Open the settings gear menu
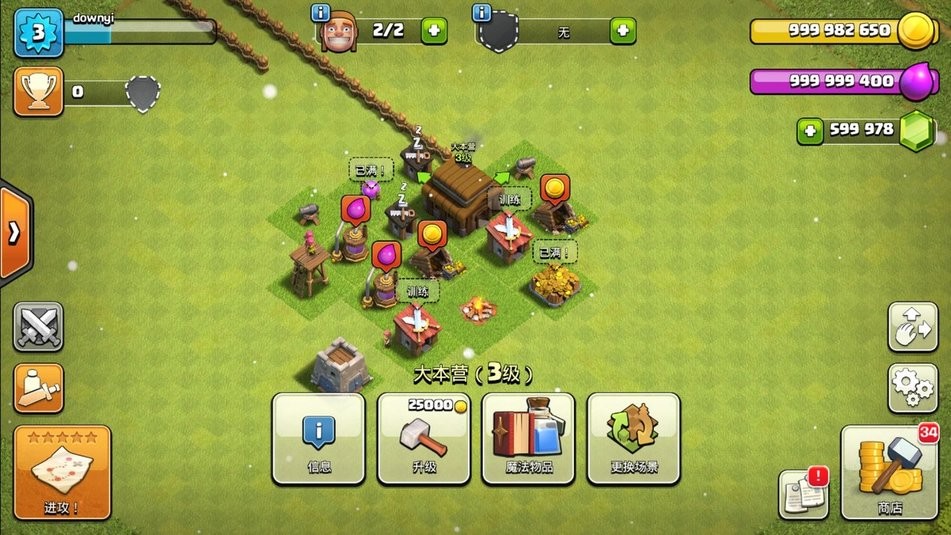 912,387
